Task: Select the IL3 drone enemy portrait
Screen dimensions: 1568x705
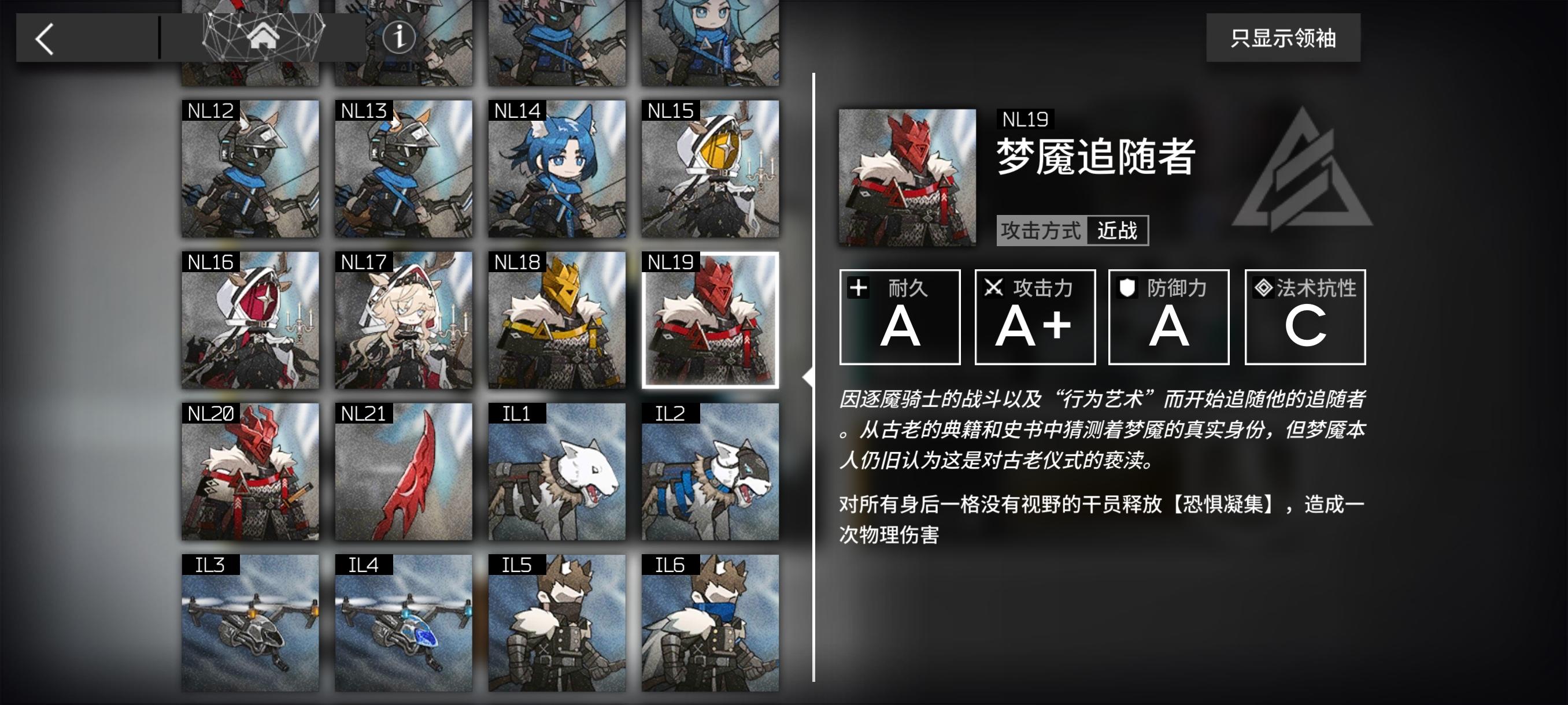Action: [x=249, y=626]
